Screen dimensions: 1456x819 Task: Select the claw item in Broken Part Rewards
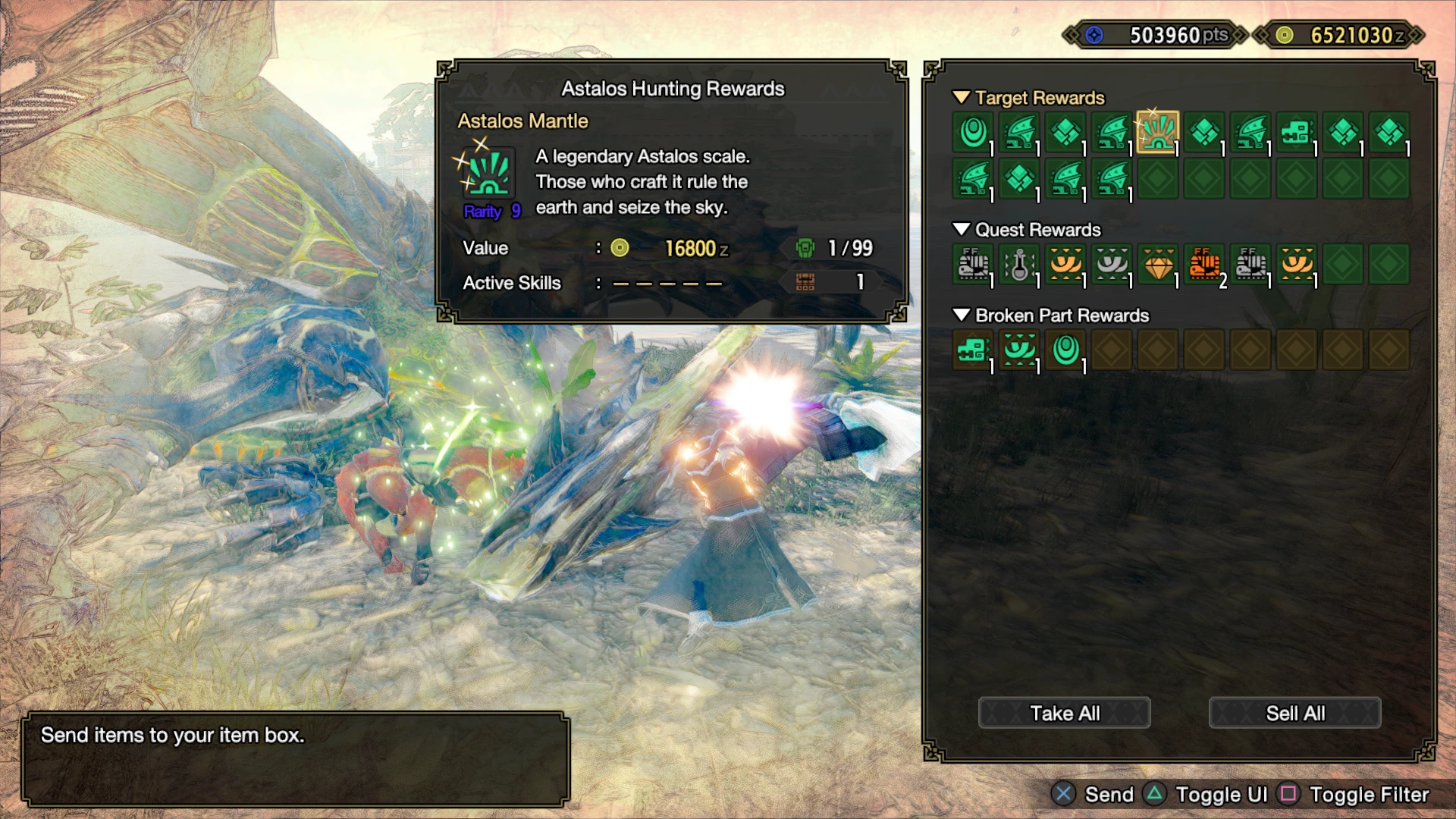point(1019,350)
